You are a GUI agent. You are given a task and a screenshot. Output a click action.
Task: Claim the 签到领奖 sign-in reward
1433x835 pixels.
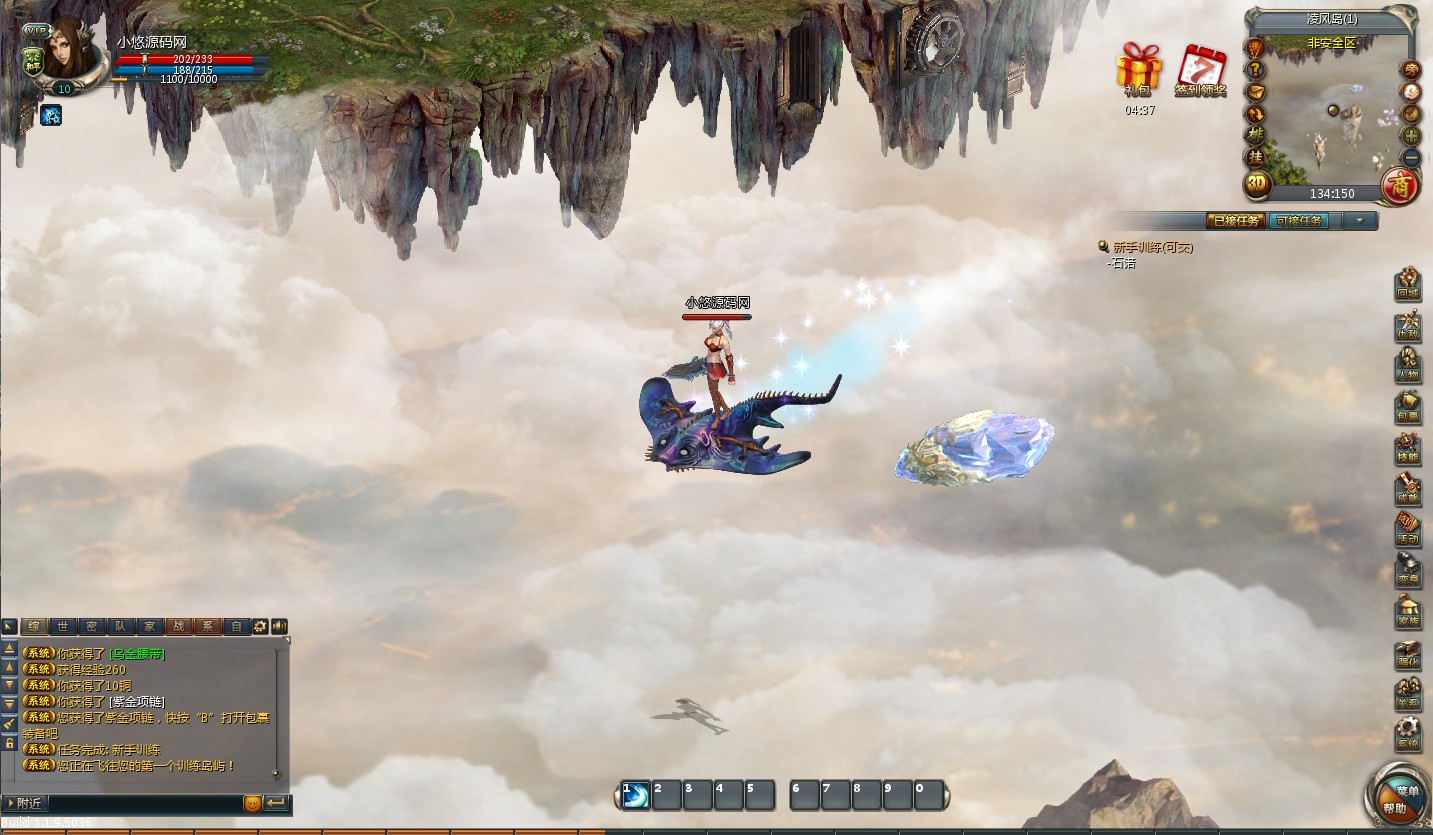(x=1201, y=70)
